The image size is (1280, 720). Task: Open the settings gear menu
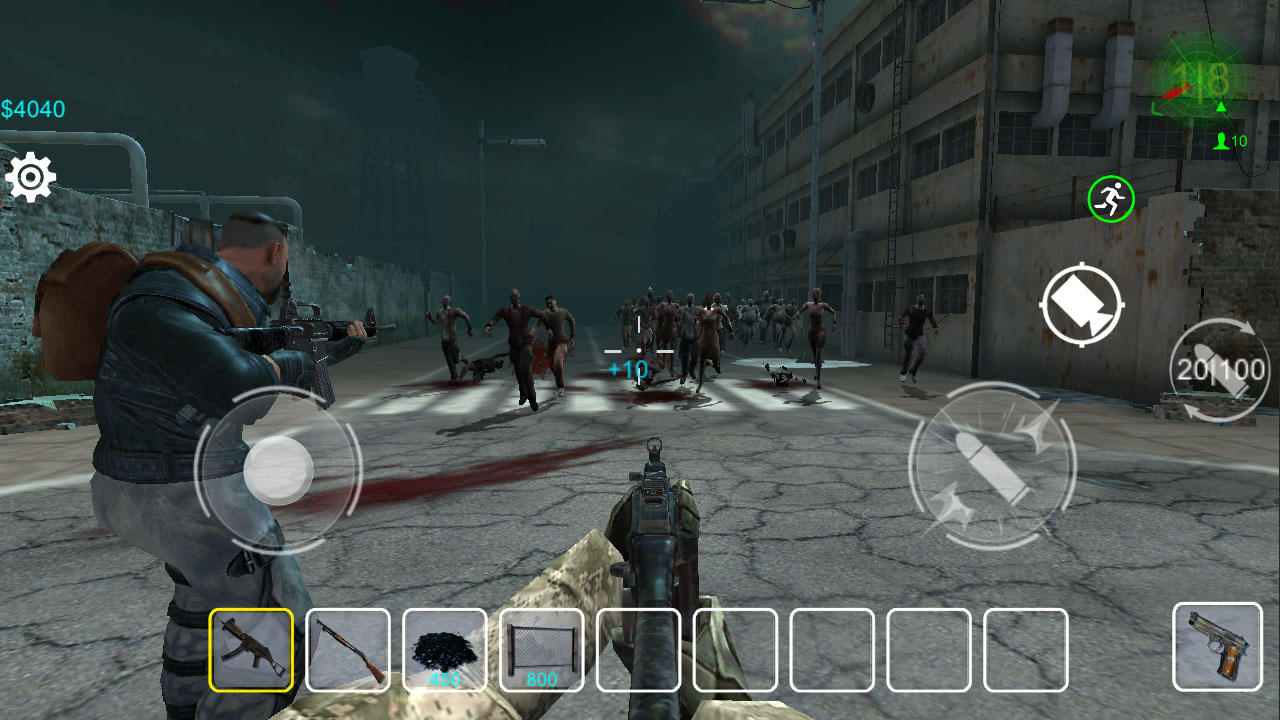coord(32,176)
